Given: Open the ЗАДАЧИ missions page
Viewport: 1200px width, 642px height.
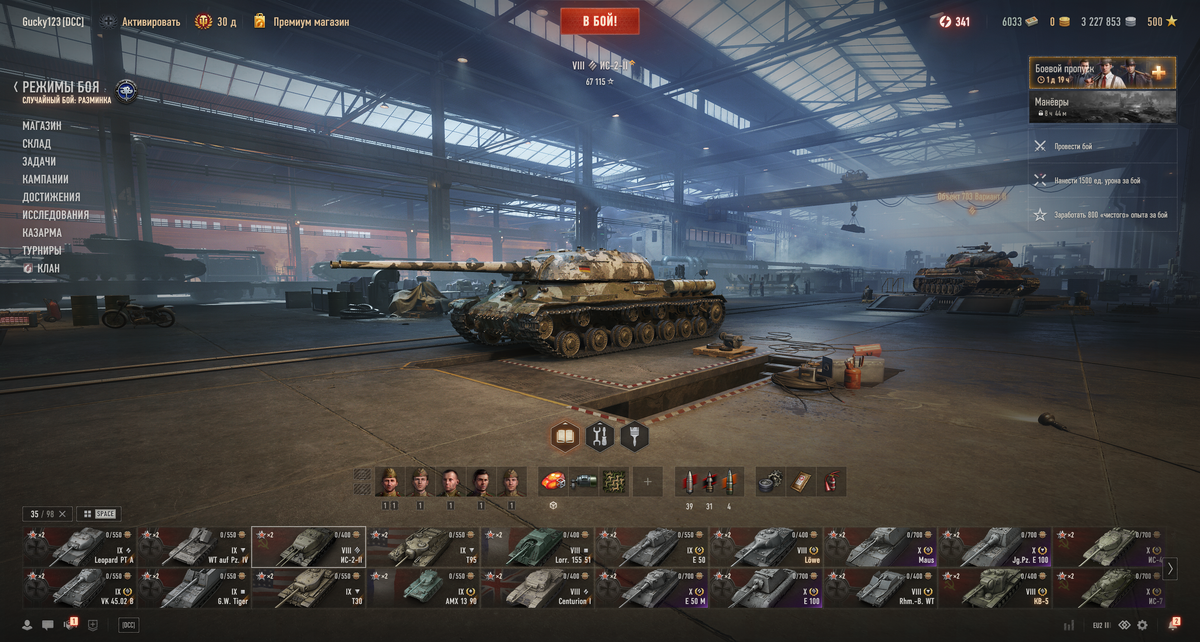Looking at the screenshot, I should tap(39, 161).
